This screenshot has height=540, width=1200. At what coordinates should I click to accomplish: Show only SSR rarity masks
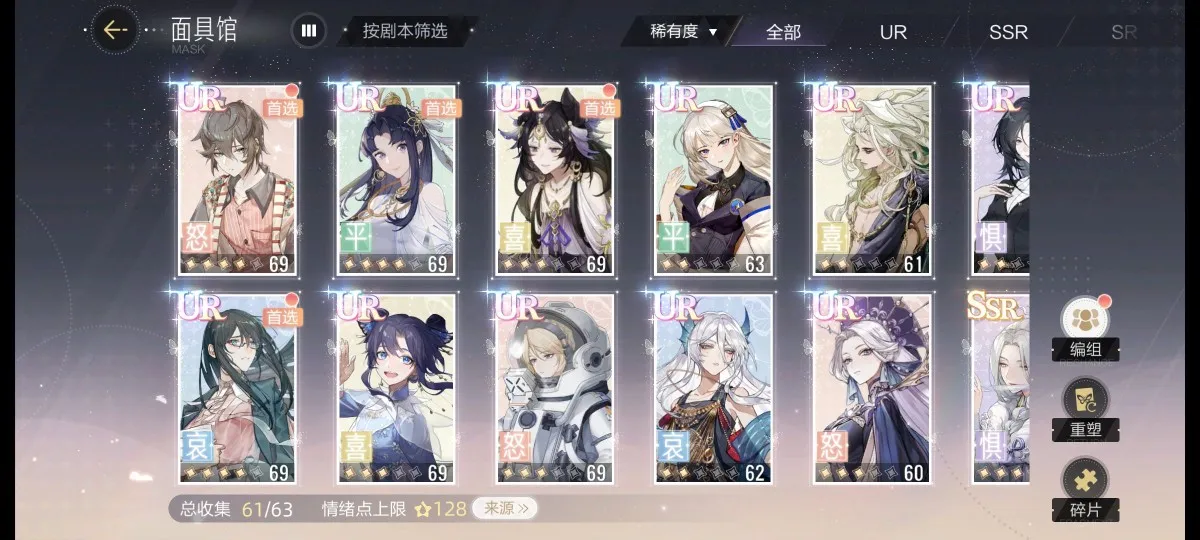point(1008,32)
